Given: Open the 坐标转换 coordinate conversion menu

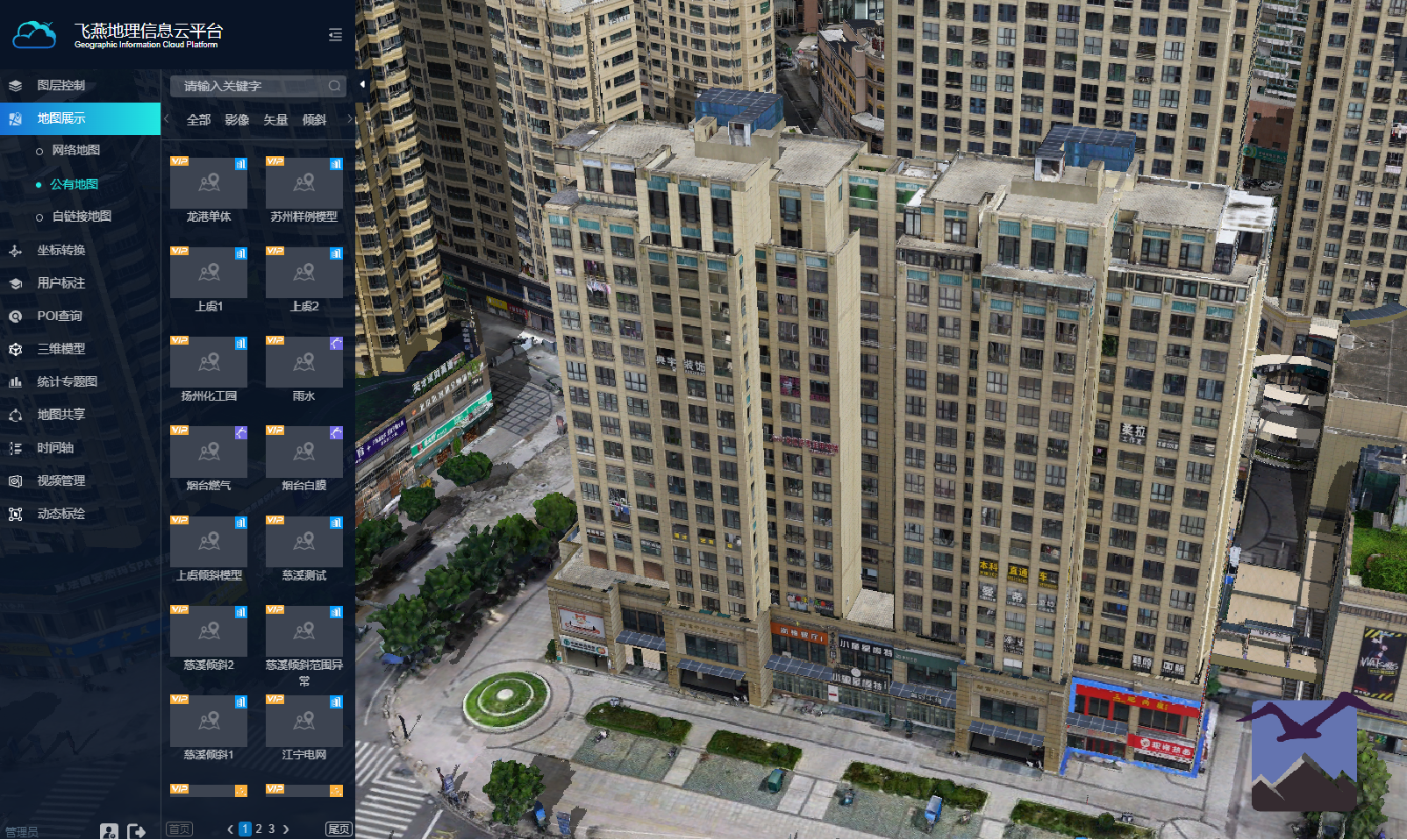Looking at the screenshot, I should pyautogui.click(x=61, y=250).
